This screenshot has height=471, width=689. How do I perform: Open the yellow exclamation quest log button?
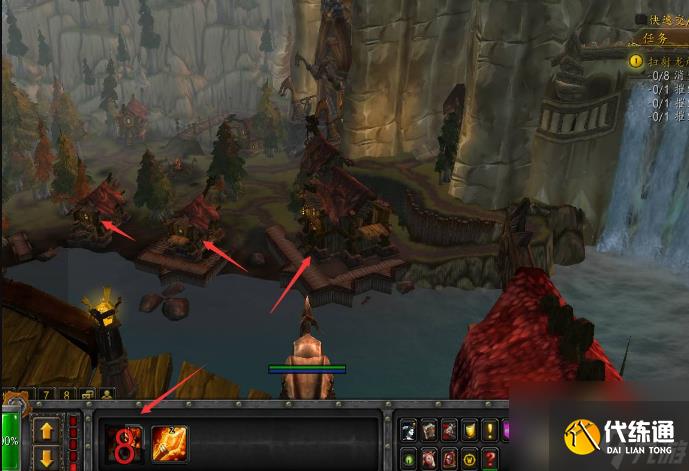point(490,430)
